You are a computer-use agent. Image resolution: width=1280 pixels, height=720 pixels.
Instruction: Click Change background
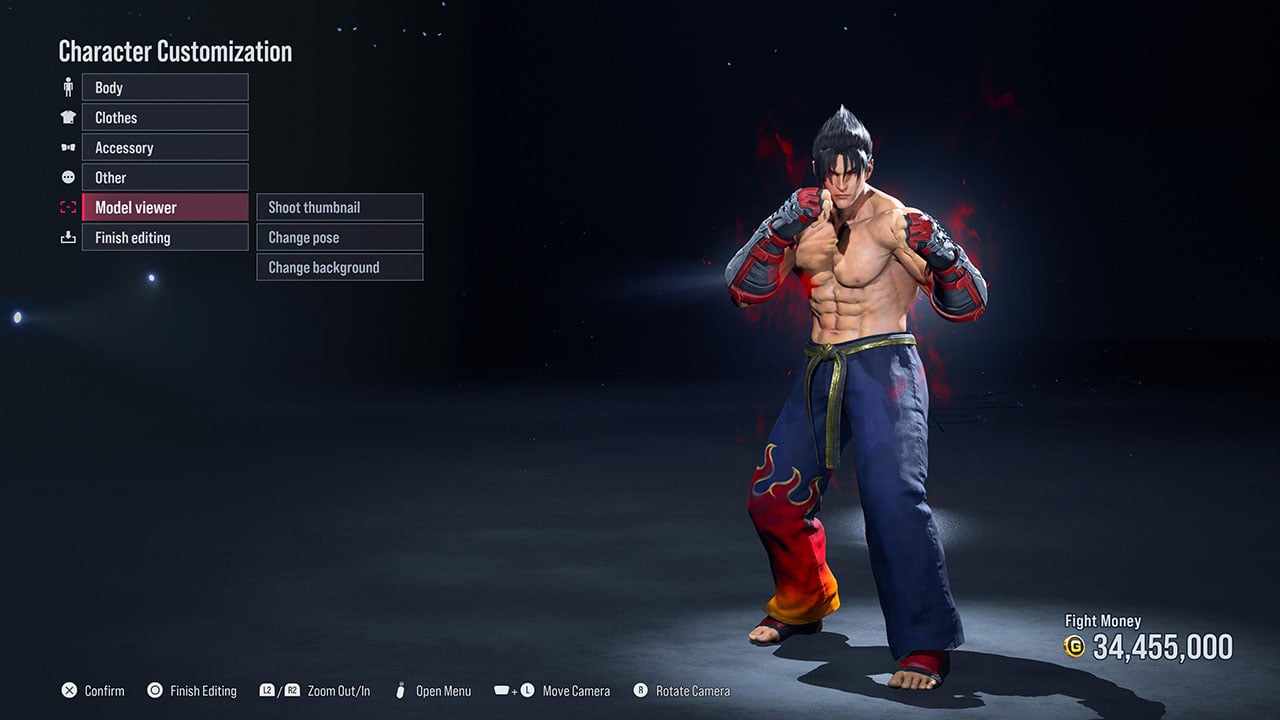339,267
